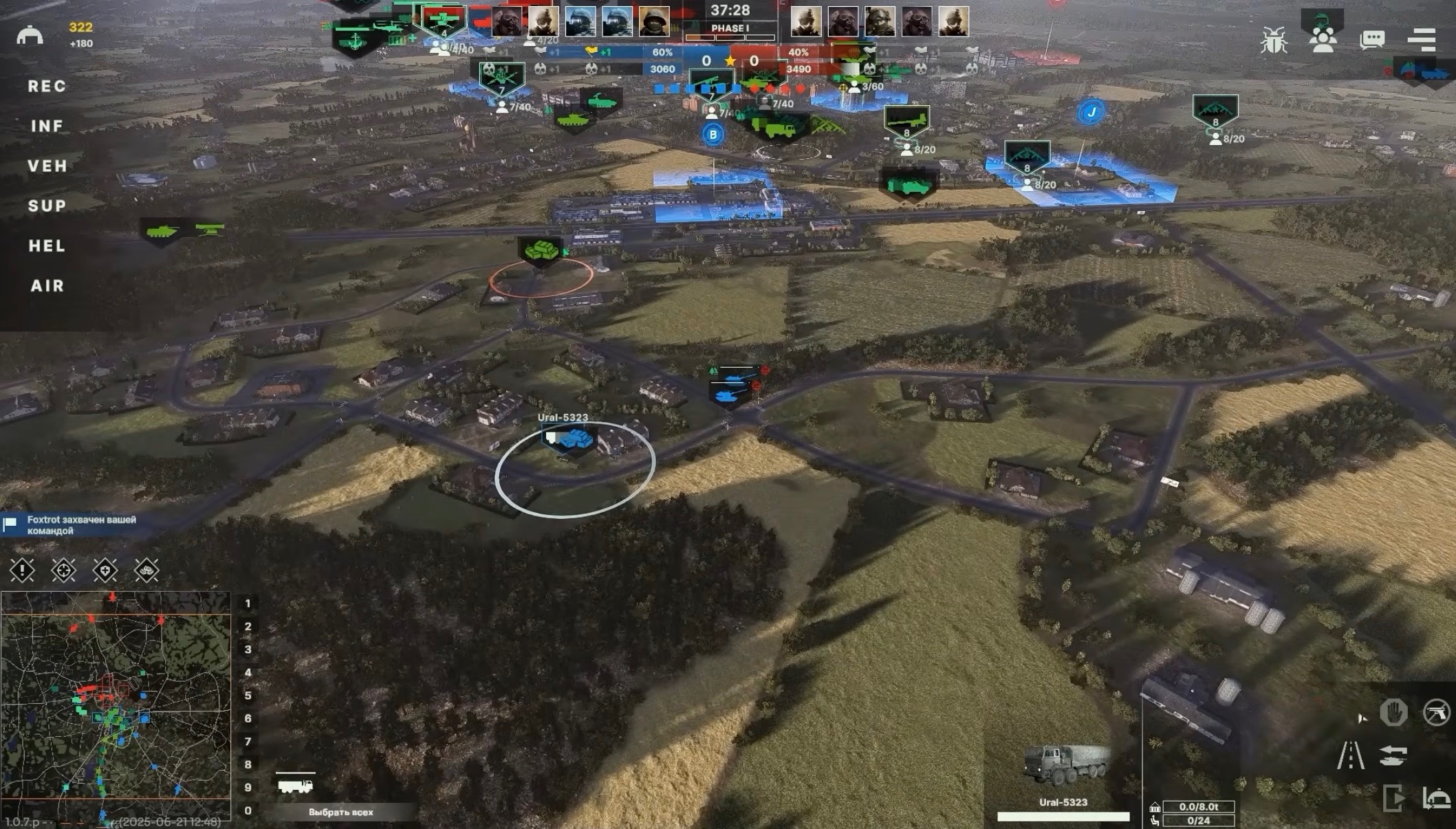Image resolution: width=1456 pixels, height=829 pixels.
Task: Select the selected Ural-5323 blue unit marker
Action: coord(570,439)
